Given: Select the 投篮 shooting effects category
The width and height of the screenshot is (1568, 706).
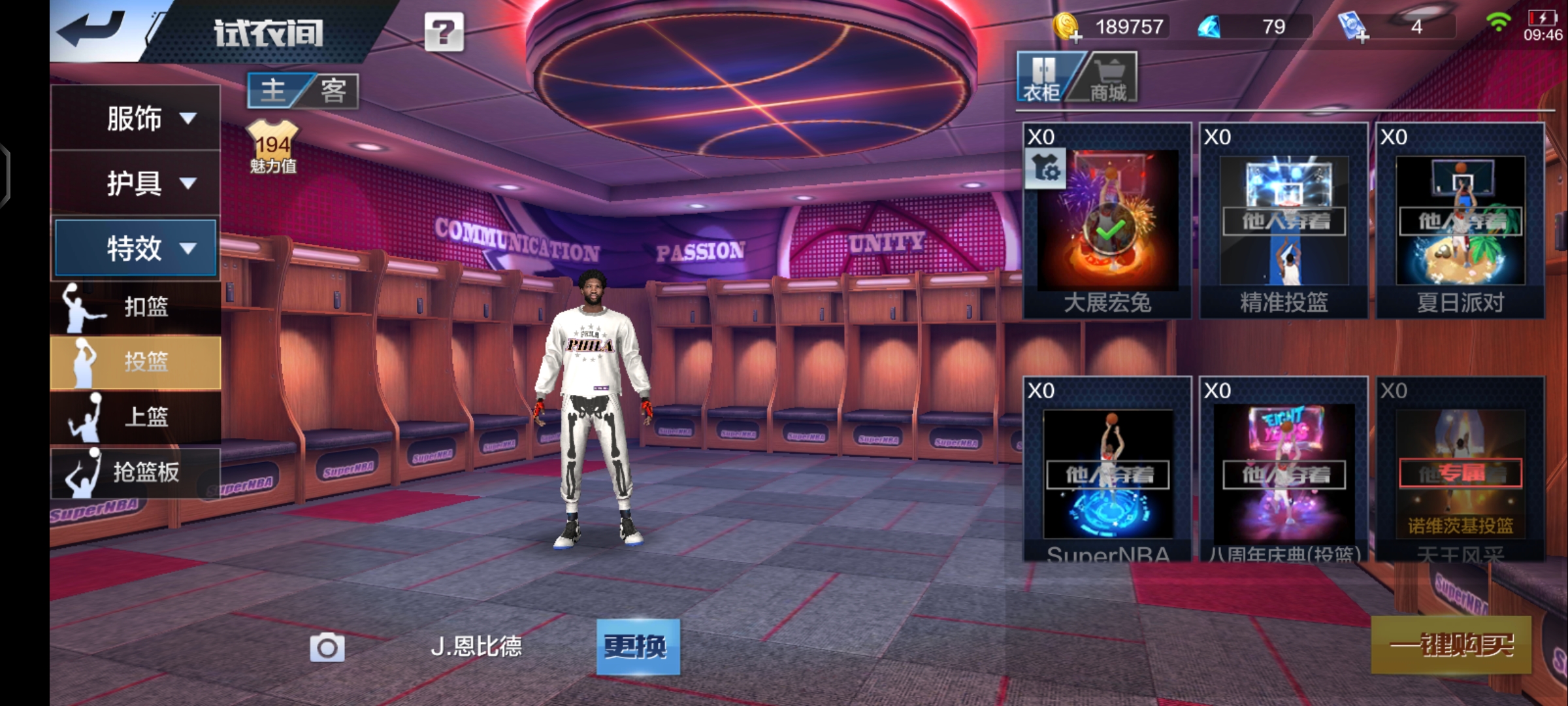Looking at the screenshot, I should pos(135,361).
